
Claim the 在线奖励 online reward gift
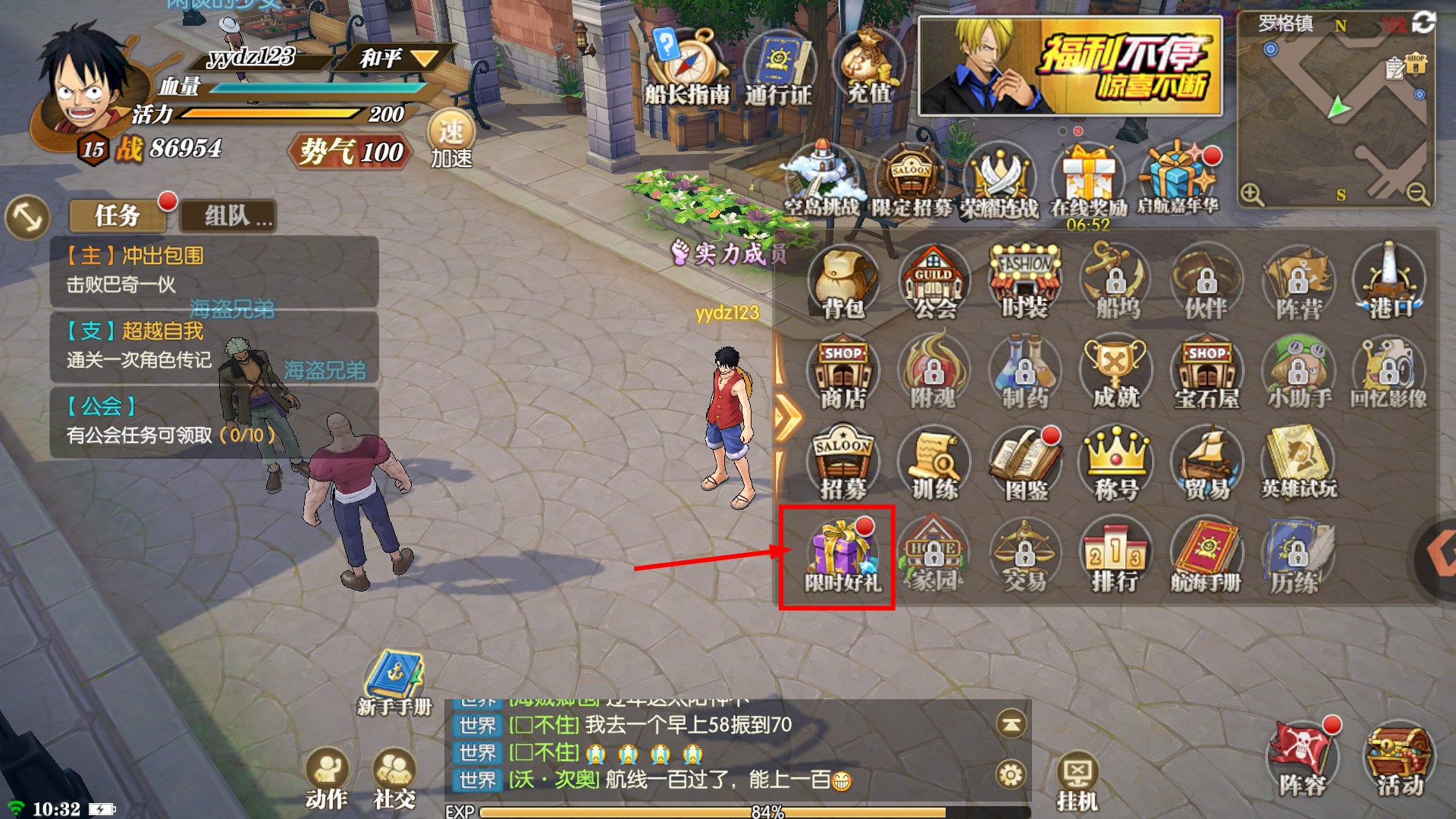click(x=1088, y=182)
